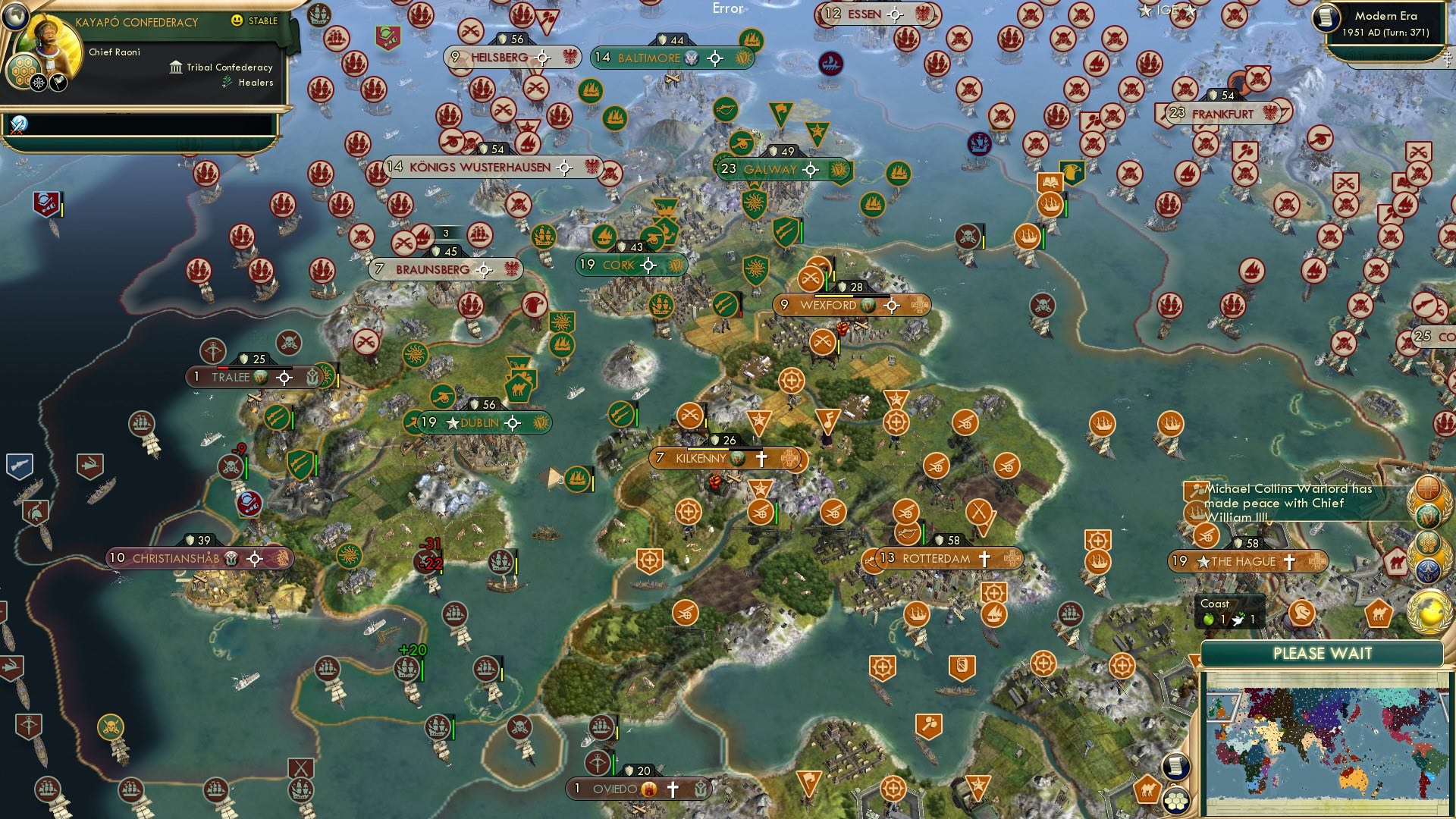The height and width of the screenshot is (819, 1456).
Task: Click the blue anchor notification medal
Action: (1428, 569)
